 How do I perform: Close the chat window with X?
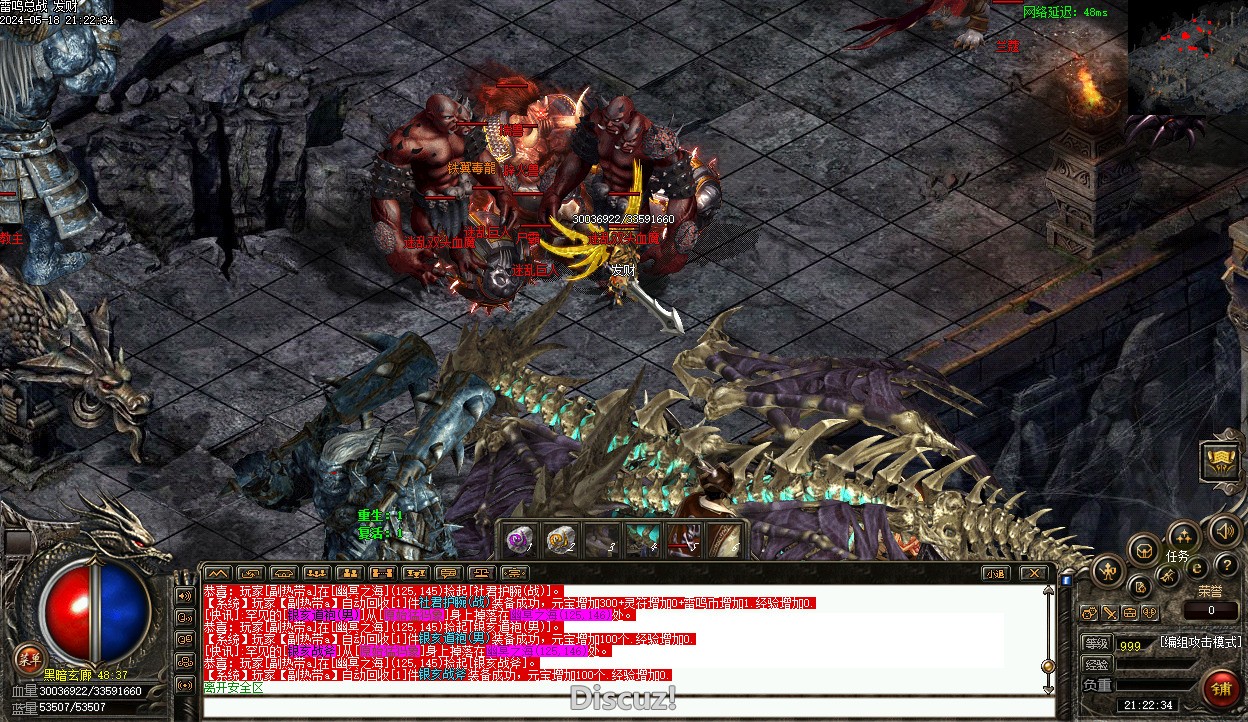pos(1034,573)
